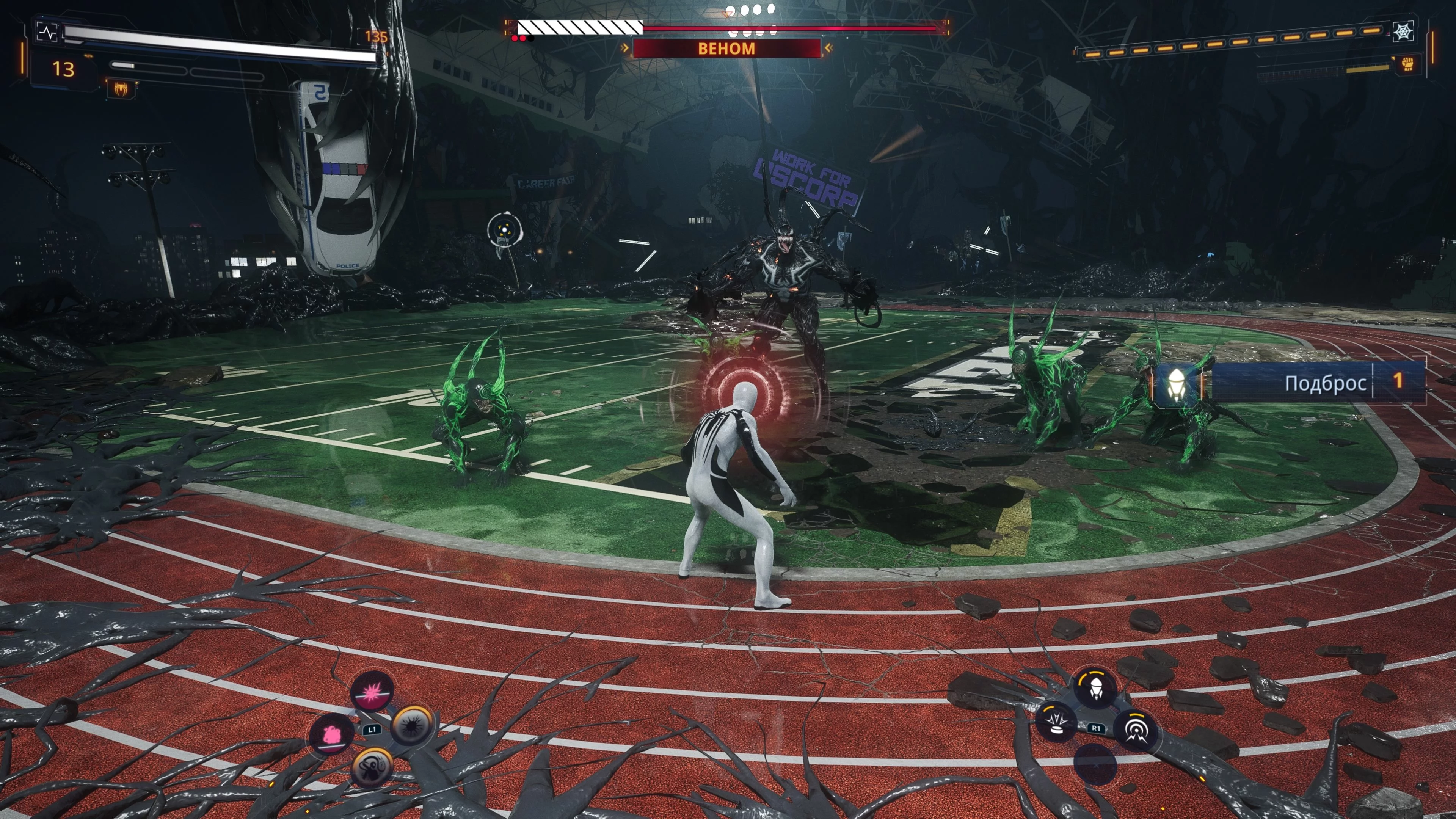Click the spider web icon

click(1403, 31)
